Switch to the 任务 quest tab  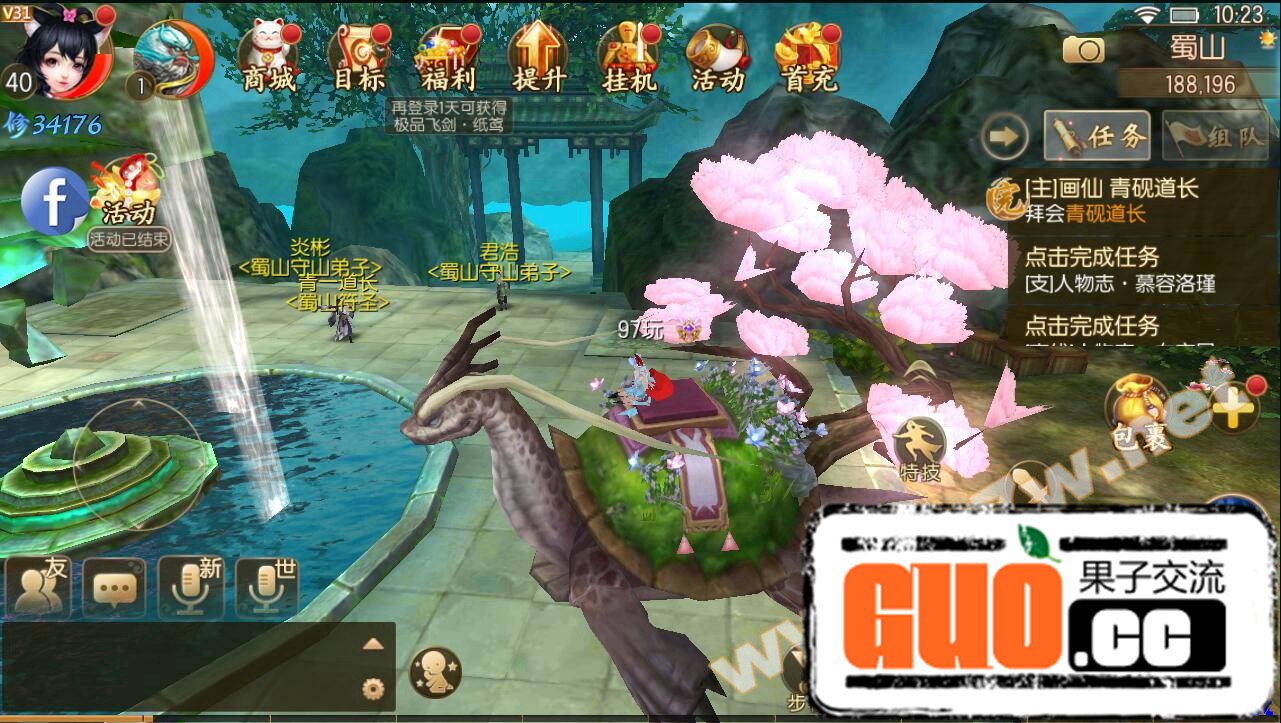coord(1097,136)
